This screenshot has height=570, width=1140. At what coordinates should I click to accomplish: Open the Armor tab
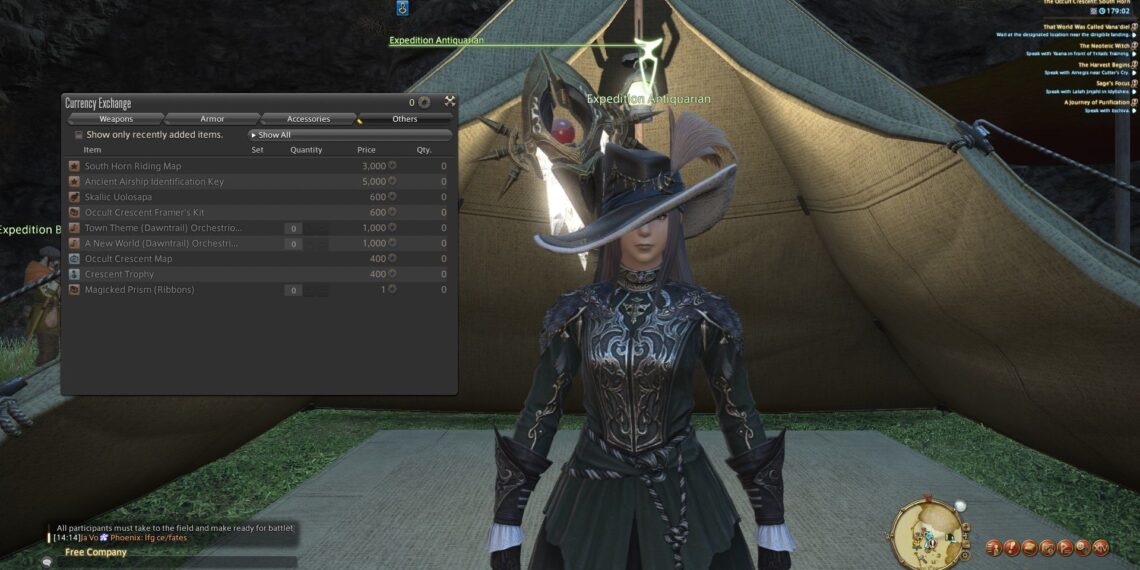tap(212, 119)
